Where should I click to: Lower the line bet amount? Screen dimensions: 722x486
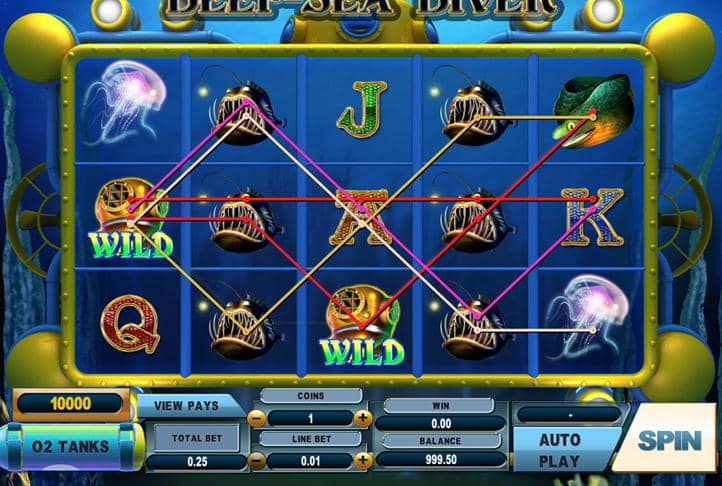[258, 460]
